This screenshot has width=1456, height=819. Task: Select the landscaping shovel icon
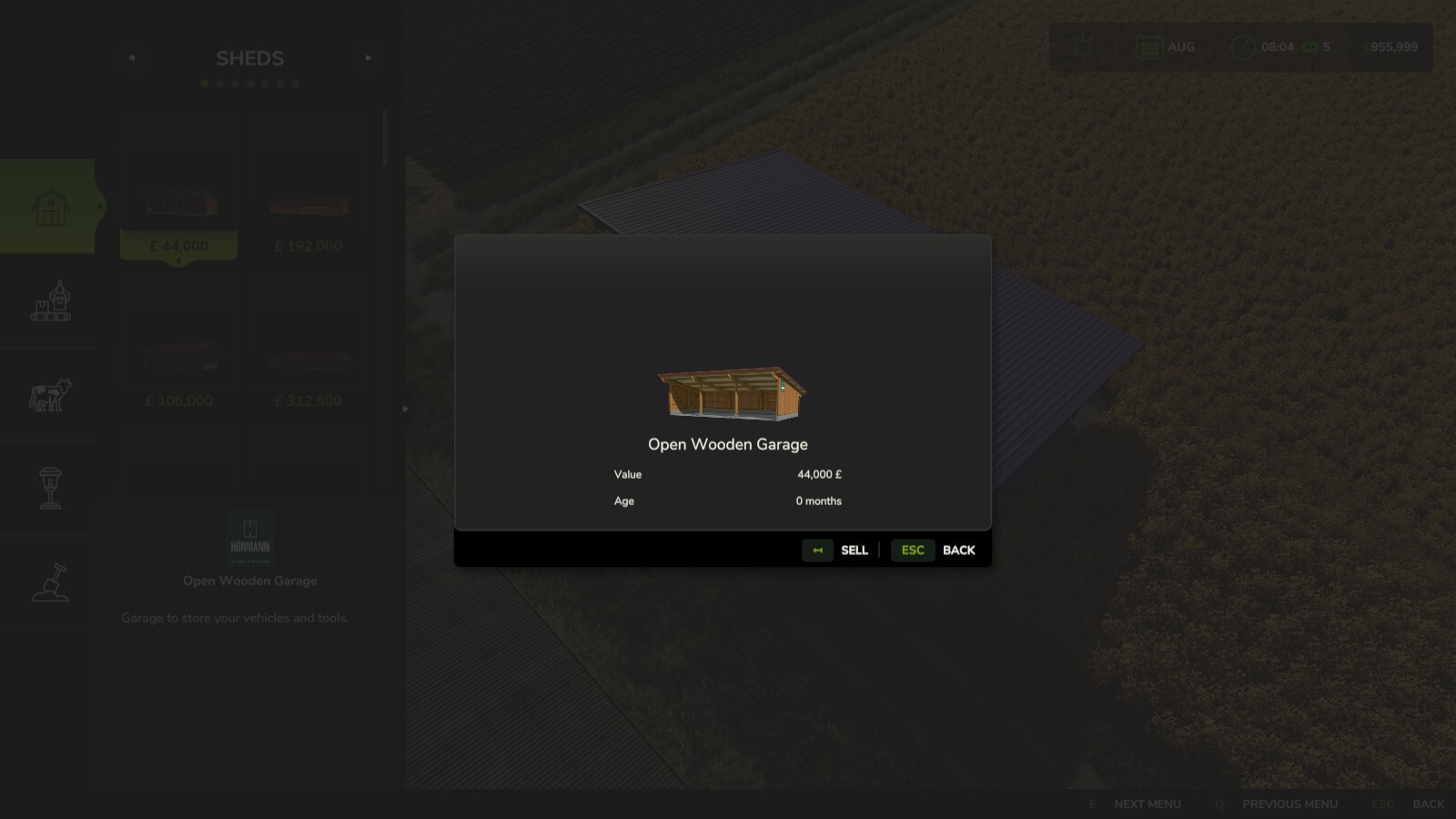[52, 582]
